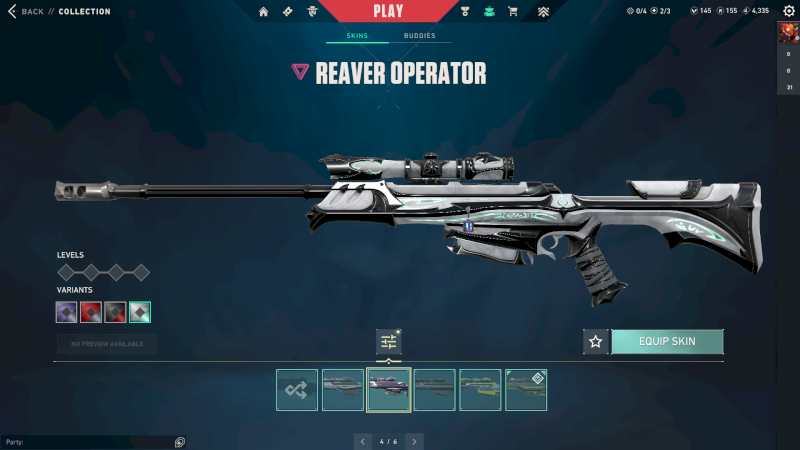Go to the previous skin page
The width and height of the screenshot is (800, 450).
(364, 440)
